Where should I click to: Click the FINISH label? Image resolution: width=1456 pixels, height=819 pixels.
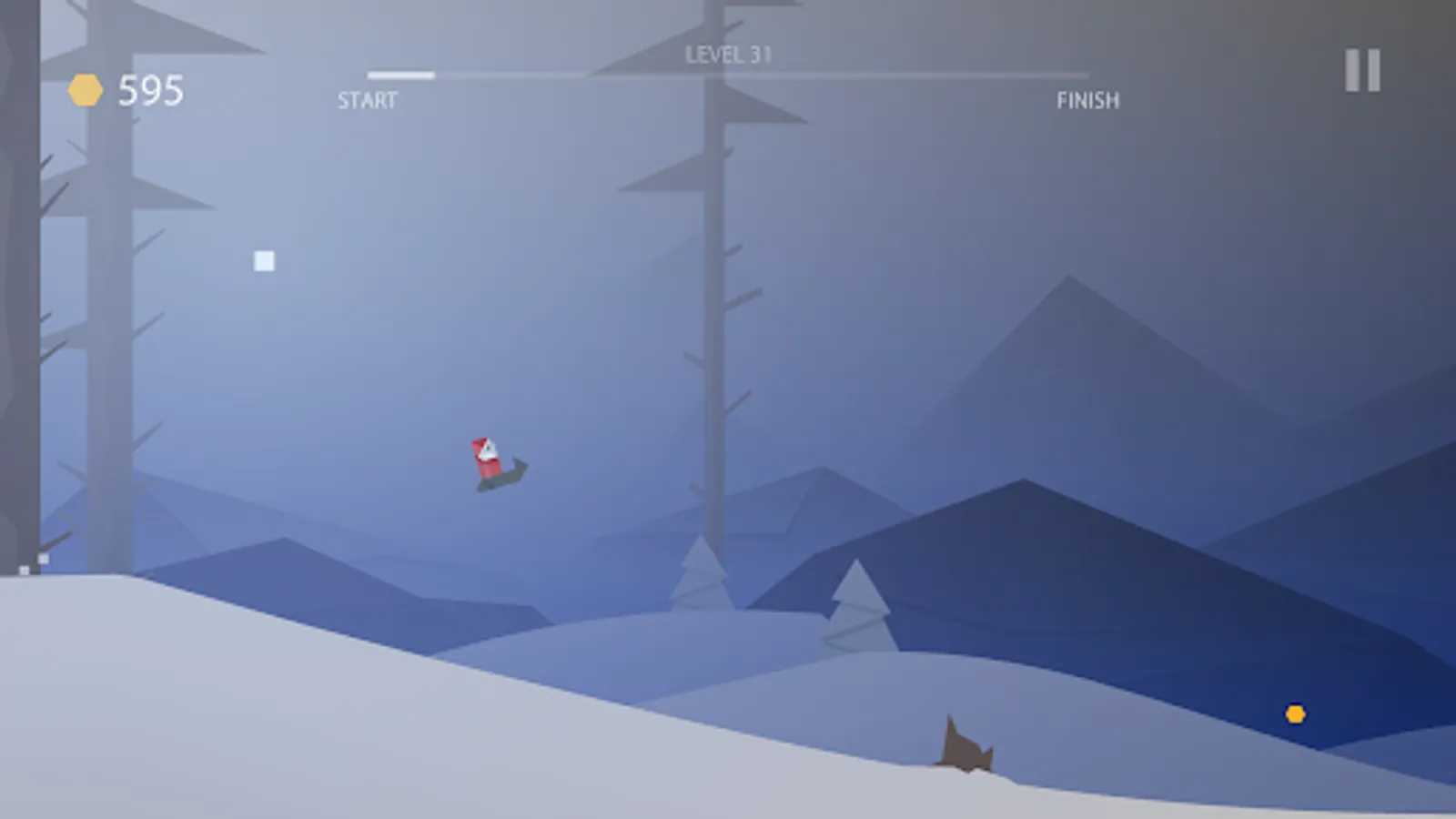[x=1089, y=100]
